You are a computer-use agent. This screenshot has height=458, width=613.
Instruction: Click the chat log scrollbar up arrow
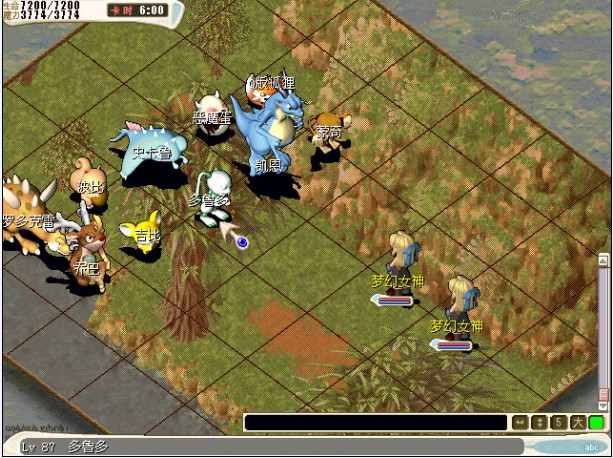pos(604,260)
